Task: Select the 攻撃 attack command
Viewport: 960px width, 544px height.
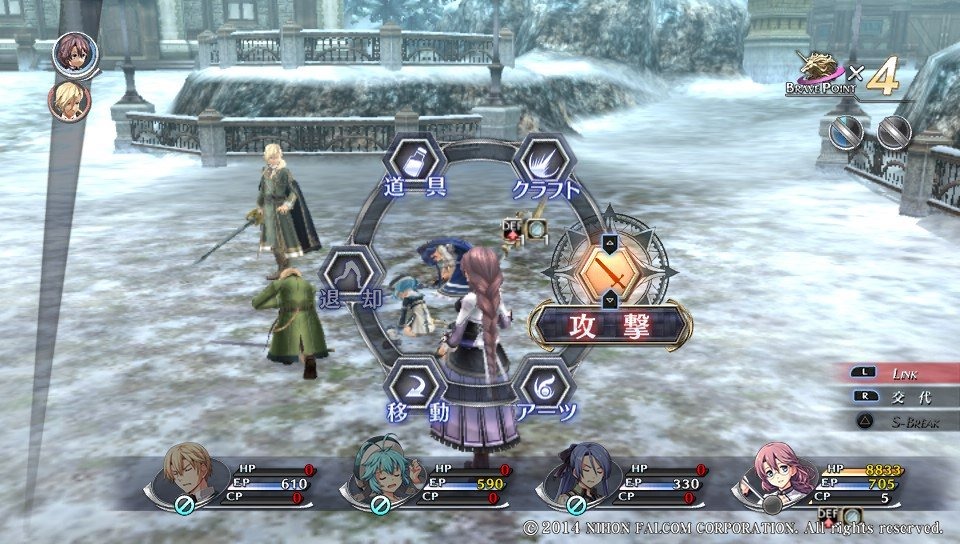Action: coord(609,272)
